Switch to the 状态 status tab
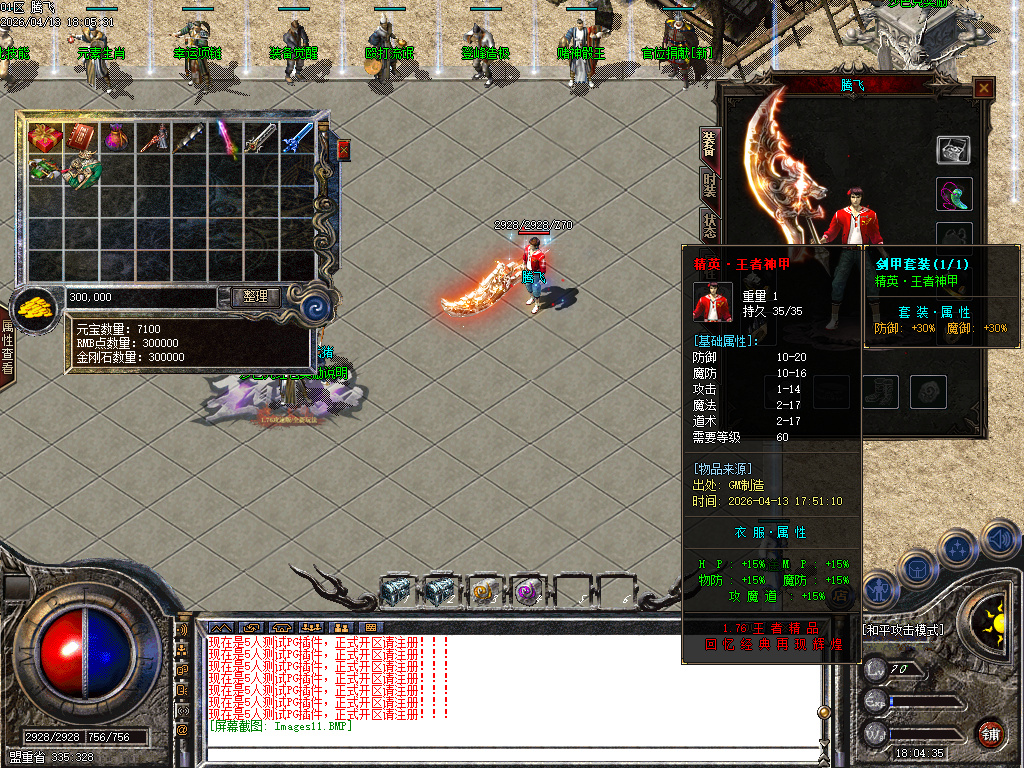Viewport: 1024px width, 768px height. 709,226
